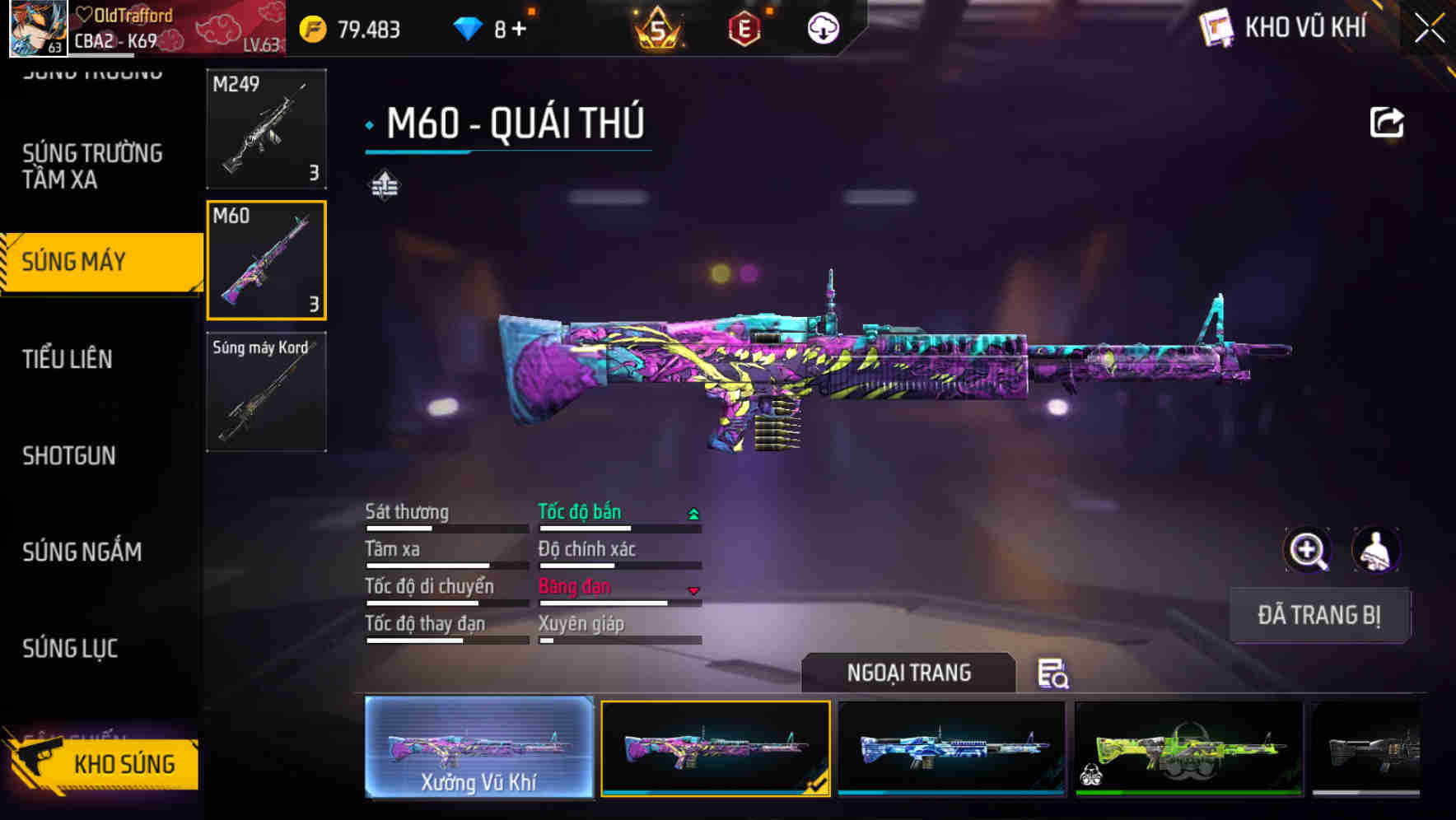Add diamonds with the plus button

coord(519,30)
